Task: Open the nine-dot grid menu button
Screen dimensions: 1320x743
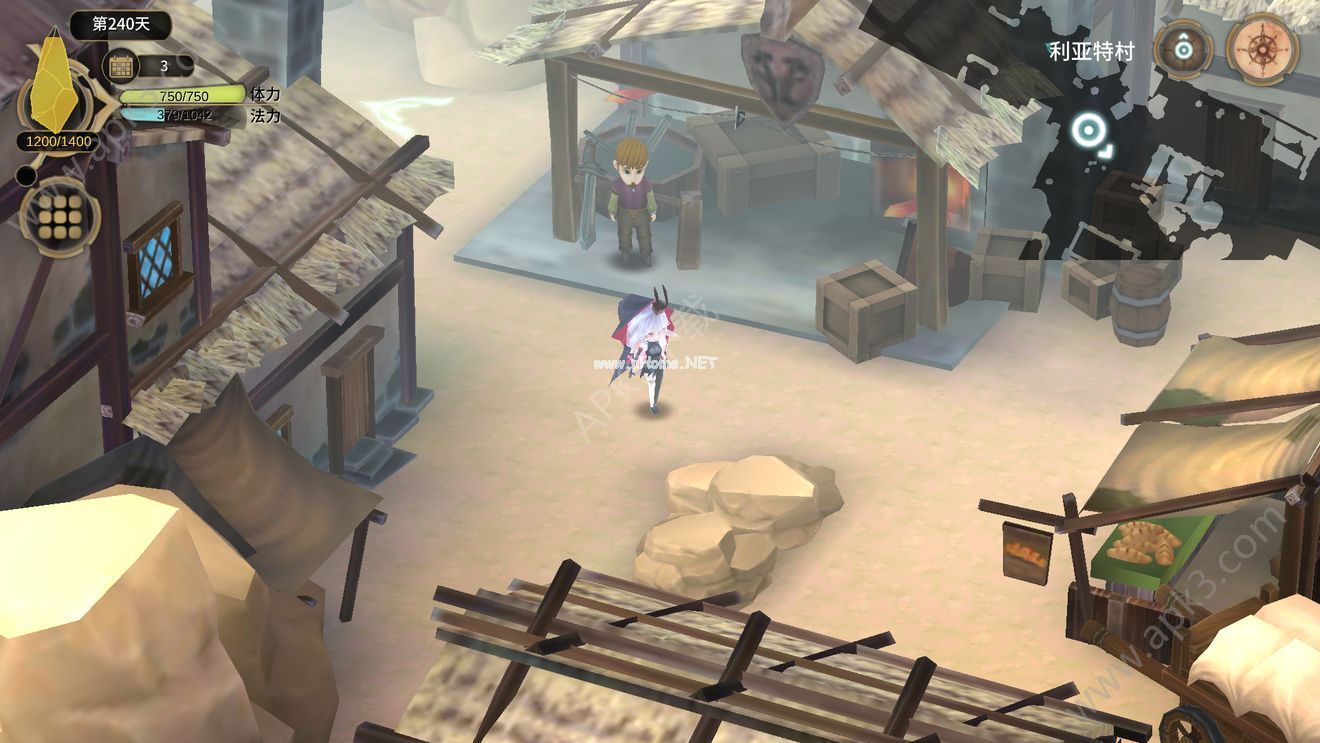Action: click(59, 217)
